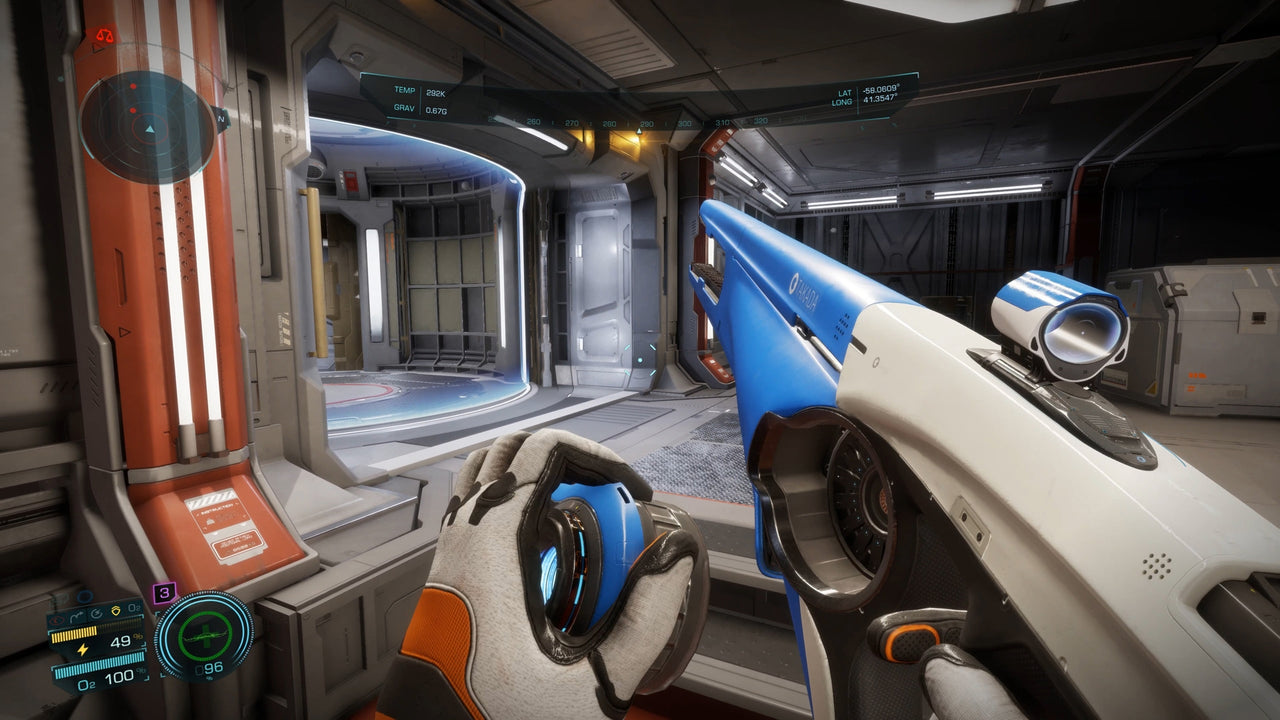This screenshot has width=1280, height=720.
Task: Toggle the blue circular indicator above the status panel
Action: (x=83, y=596)
